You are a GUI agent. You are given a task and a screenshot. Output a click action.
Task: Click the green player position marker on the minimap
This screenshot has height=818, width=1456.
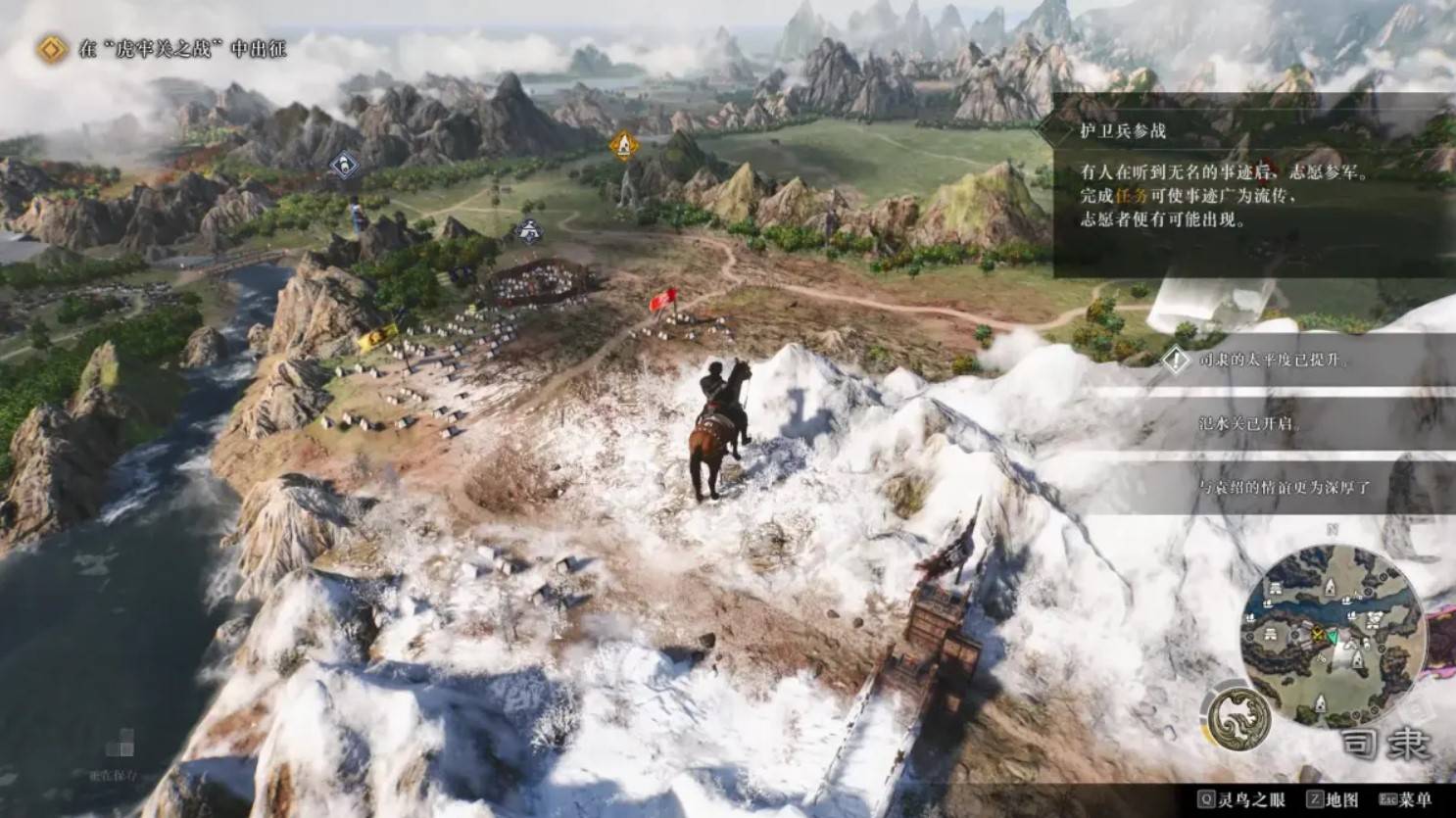pos(1333,637)
